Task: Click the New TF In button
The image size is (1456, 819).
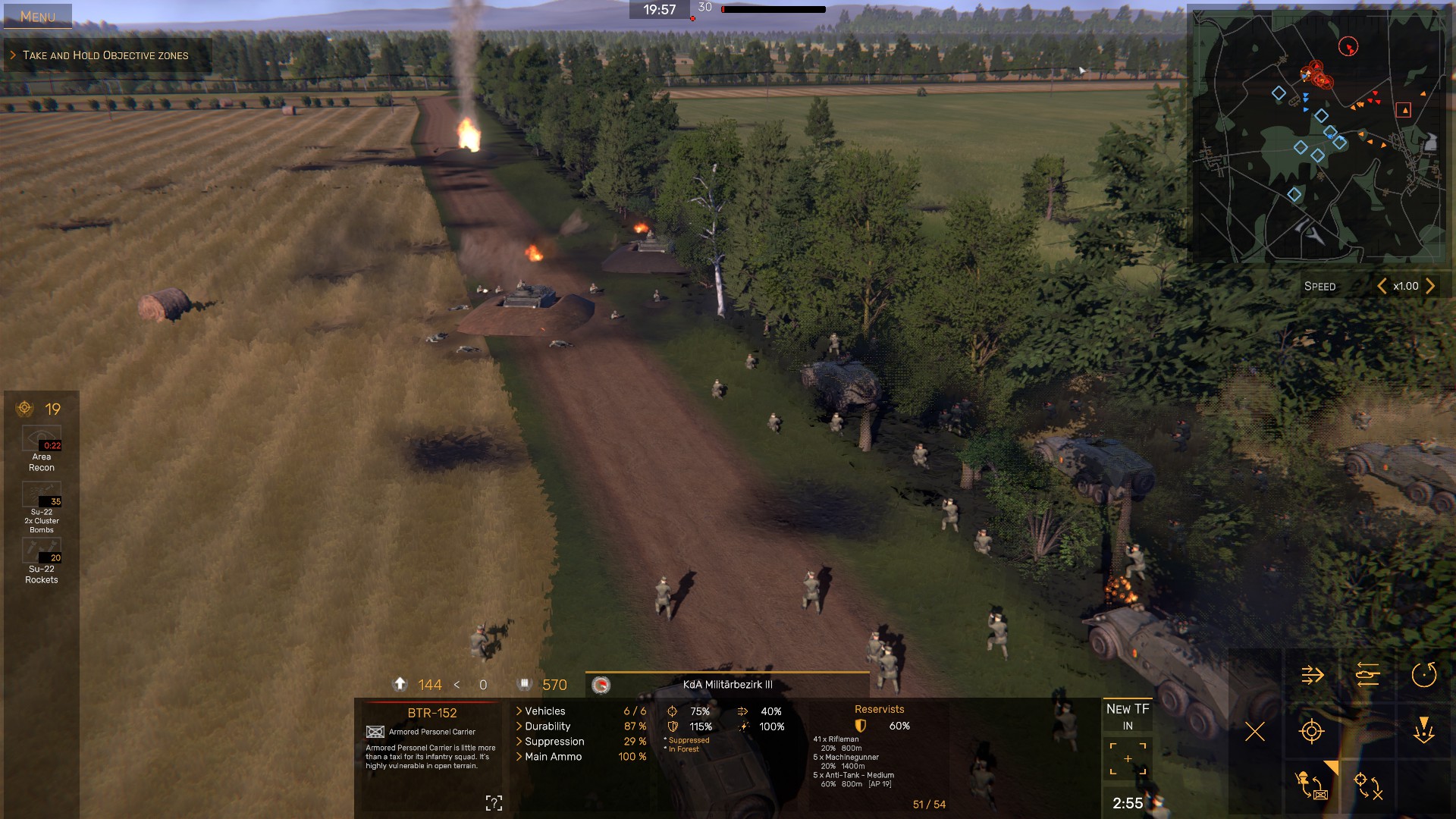Action: coord(1128,717)
